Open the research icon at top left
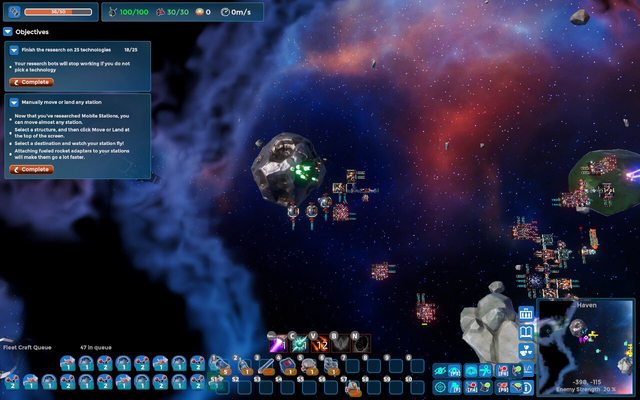 (12, 12)
